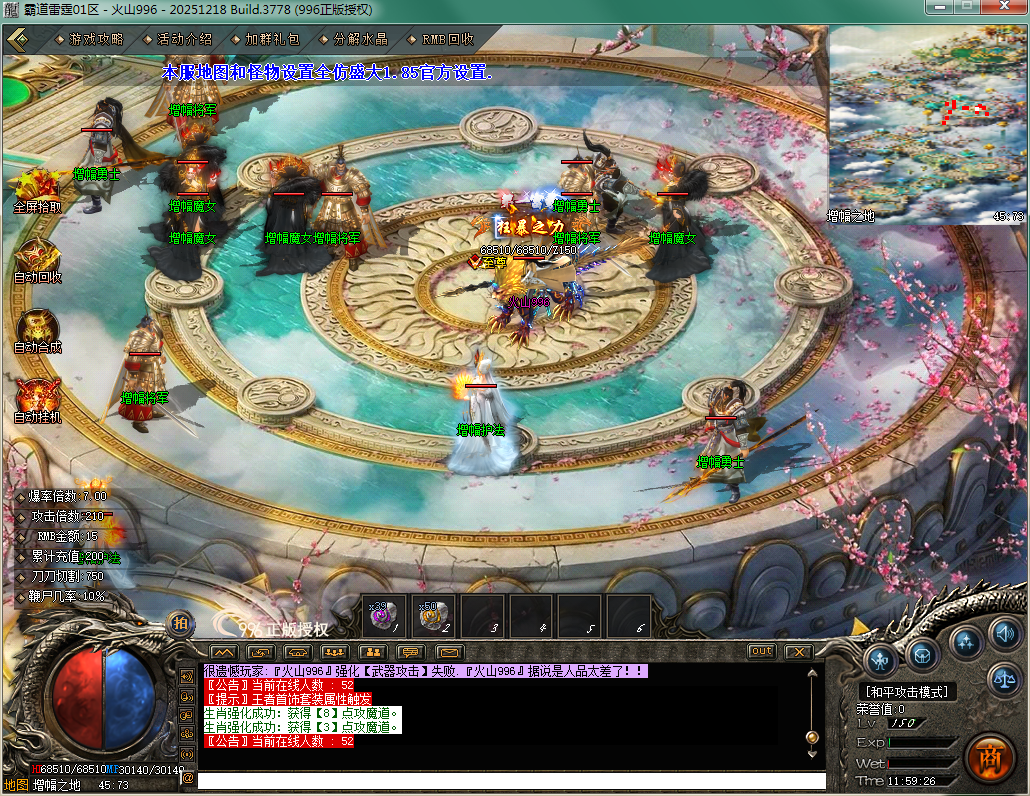Click the chat text input field
The height and width of the screenshot is (796, 1030).
511,780
